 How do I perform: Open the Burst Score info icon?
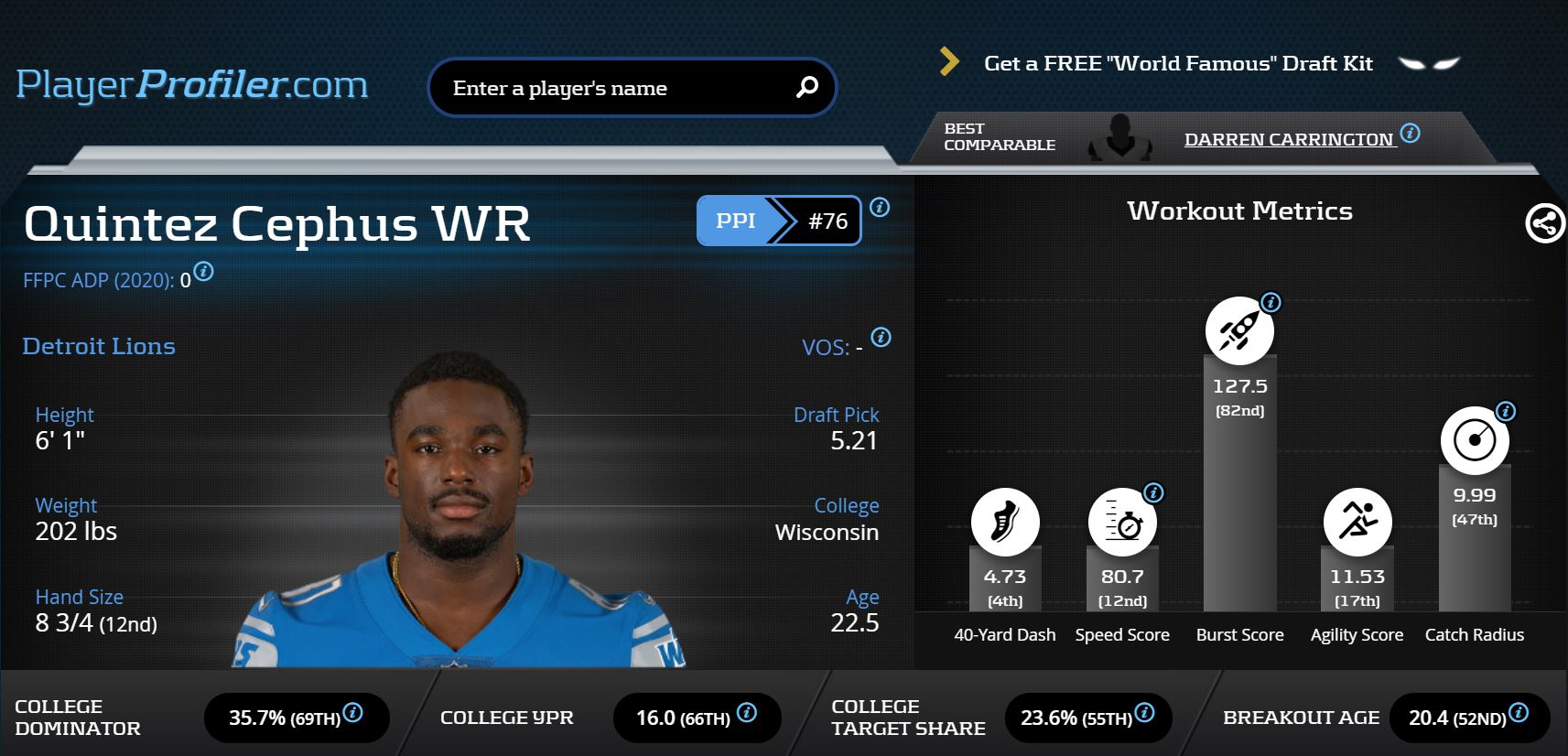point(1271,302)
